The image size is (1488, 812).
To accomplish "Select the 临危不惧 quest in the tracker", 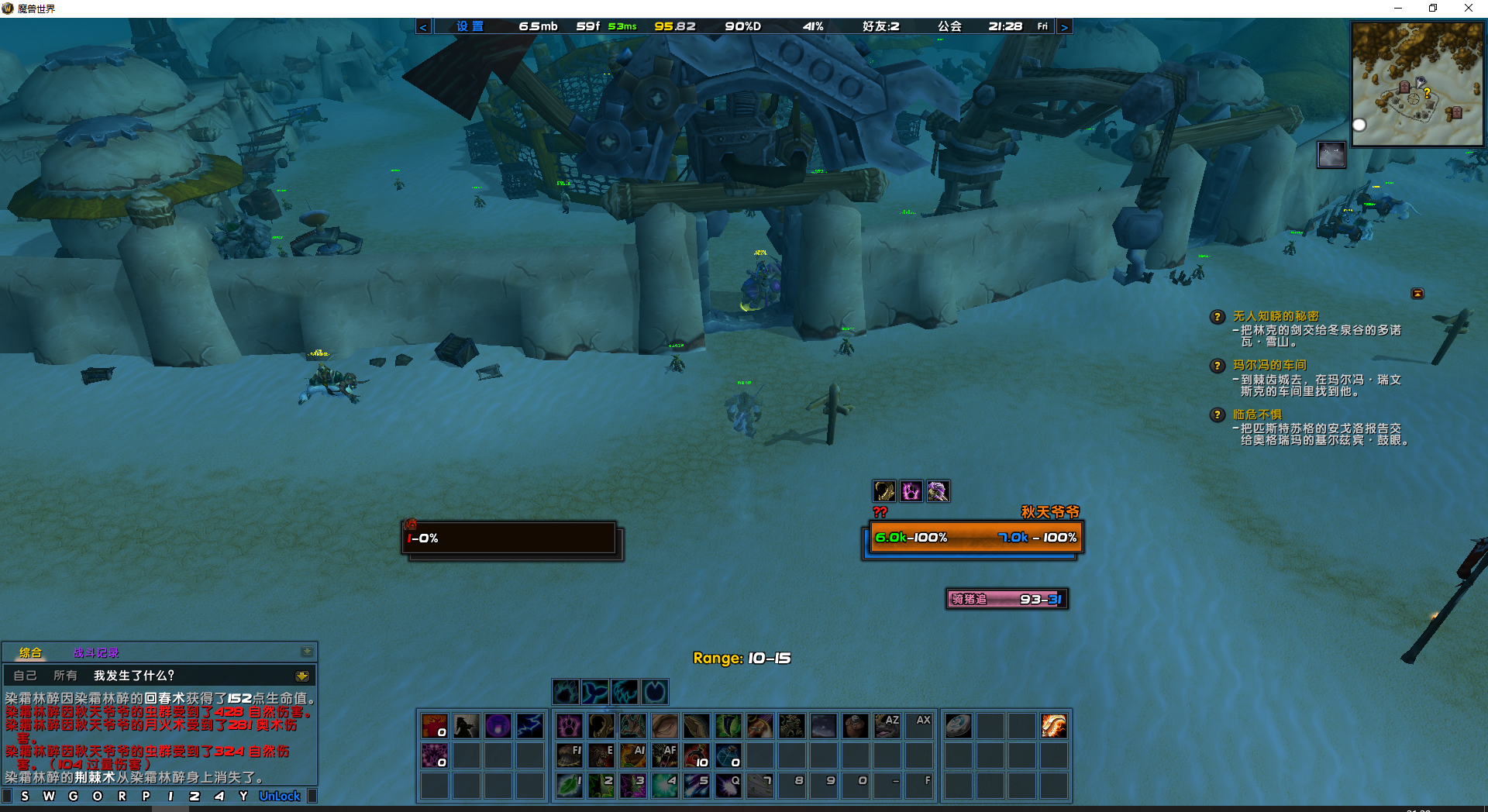I will (1257, 415).
